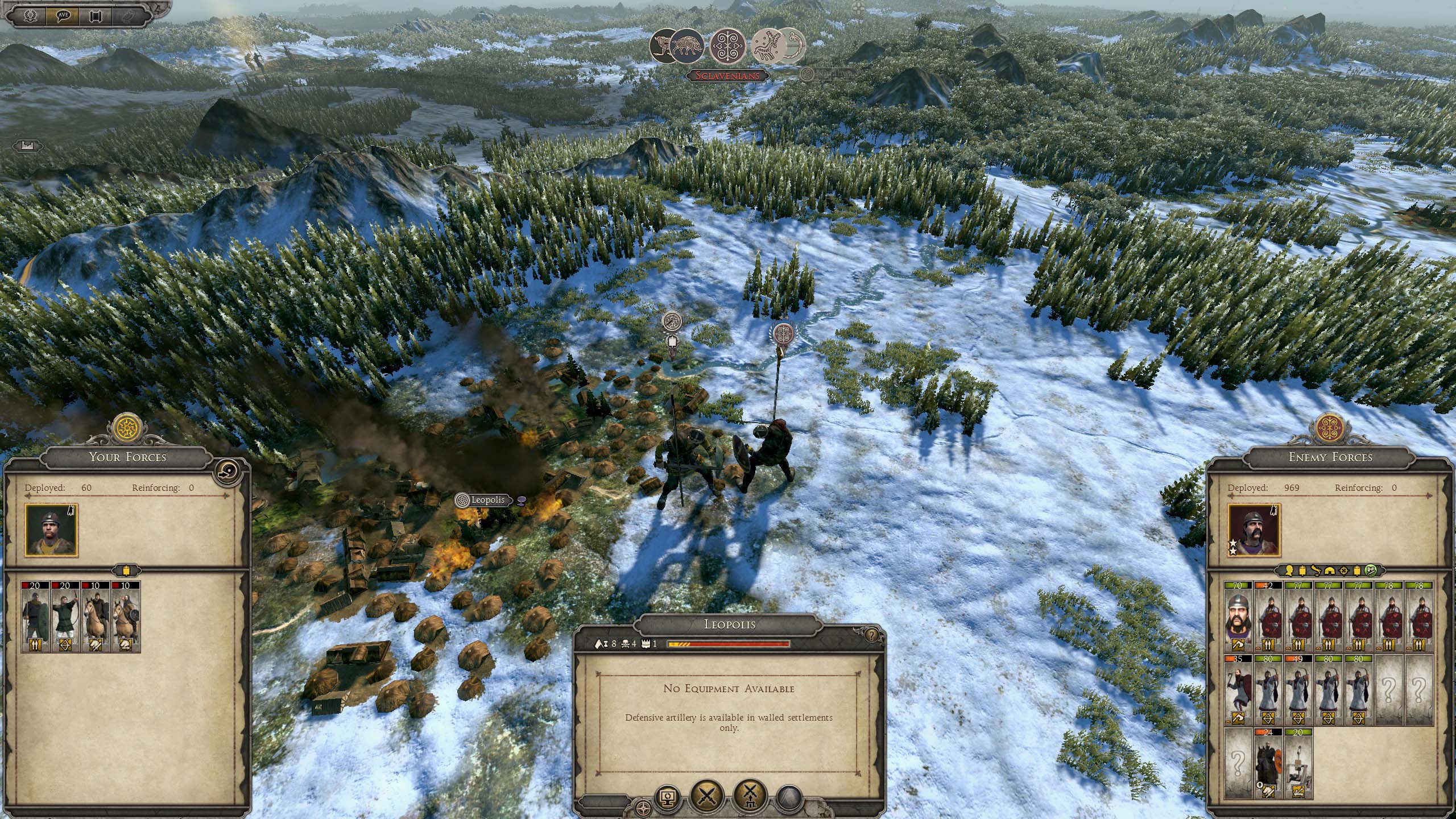Click the spiral button on Your Forces panel
1456x819 pixels.
coord(227,472)
